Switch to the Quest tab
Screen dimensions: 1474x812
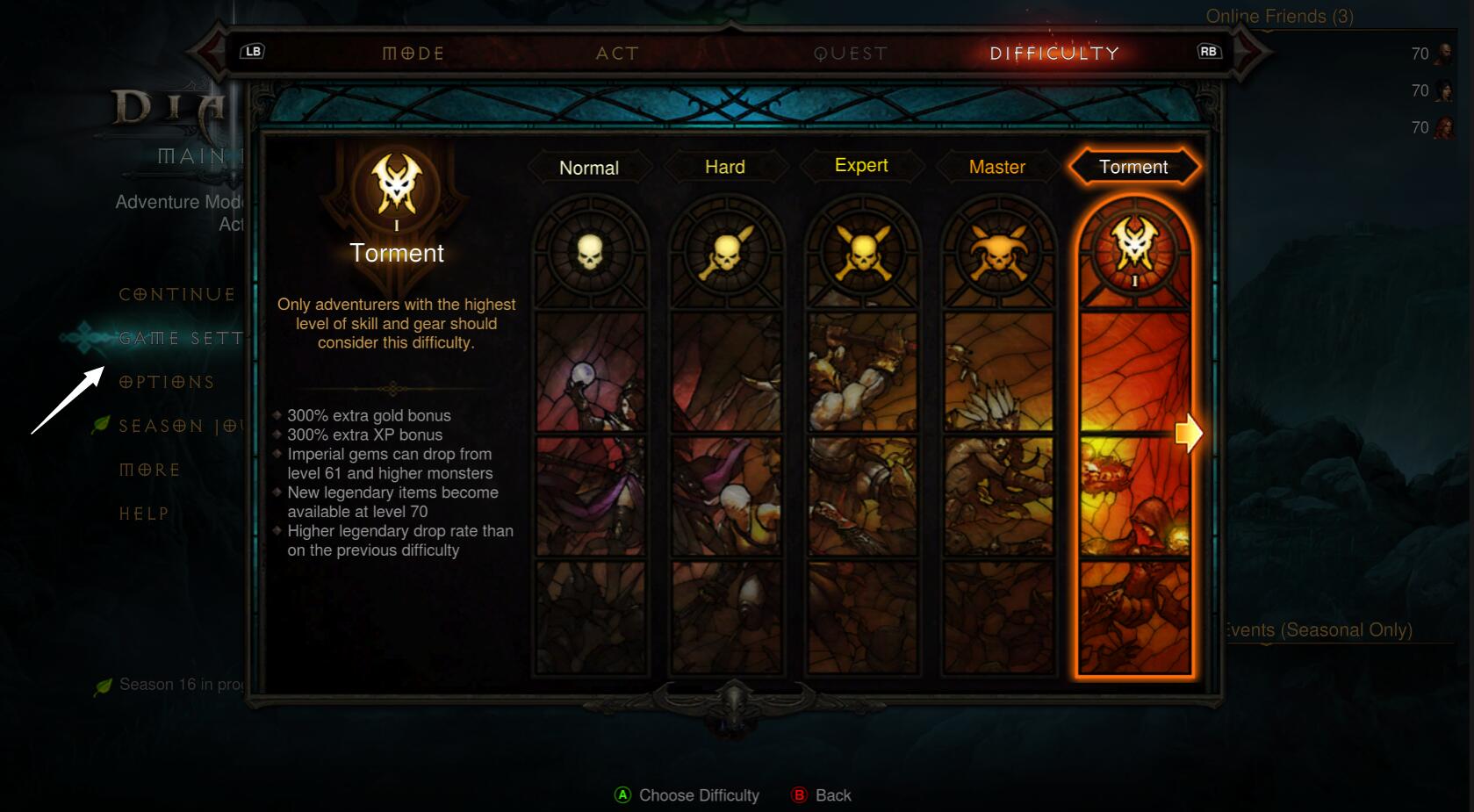pos(850,54)
